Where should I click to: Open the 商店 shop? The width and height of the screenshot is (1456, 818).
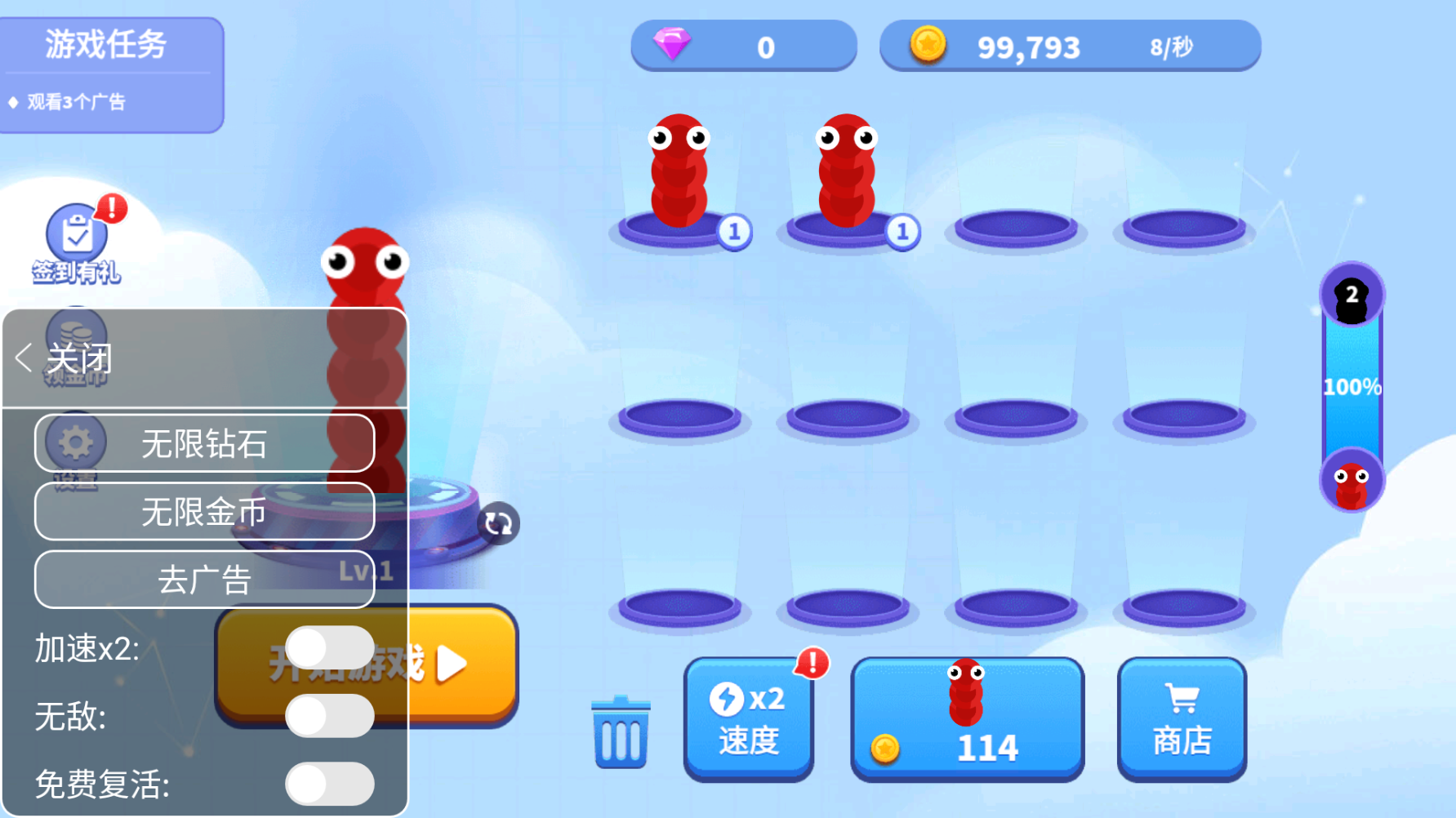pos(1182,718)
